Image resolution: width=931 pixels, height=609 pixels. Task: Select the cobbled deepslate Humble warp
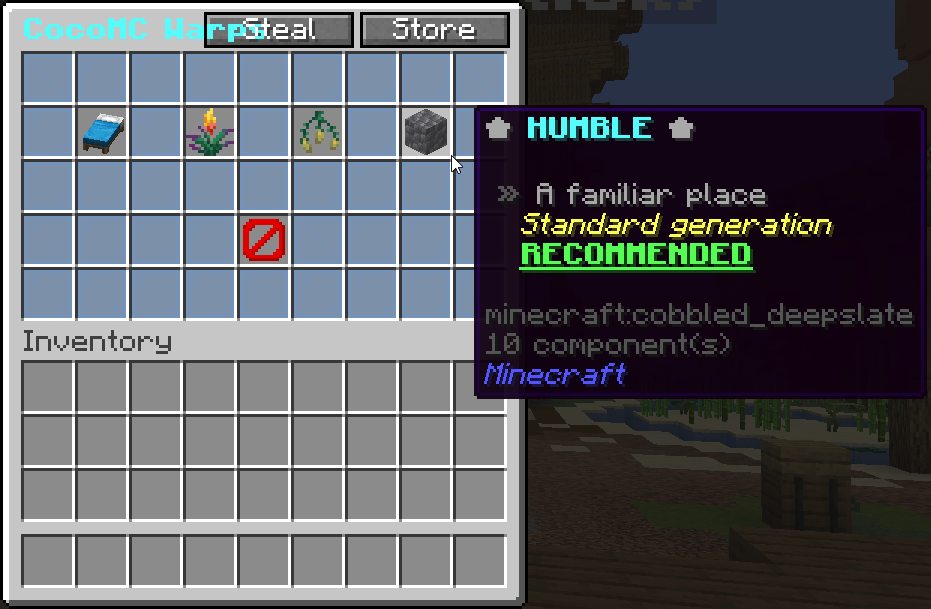coord(425,132)
